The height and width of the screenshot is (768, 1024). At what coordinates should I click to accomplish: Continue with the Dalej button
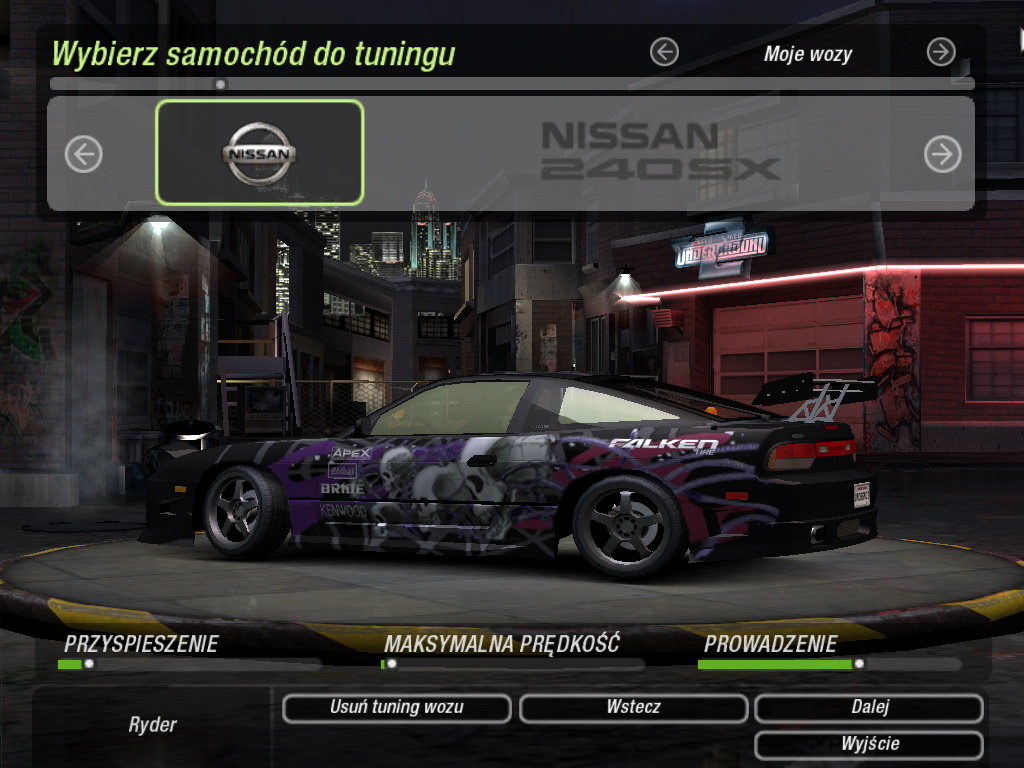point(869,708)
